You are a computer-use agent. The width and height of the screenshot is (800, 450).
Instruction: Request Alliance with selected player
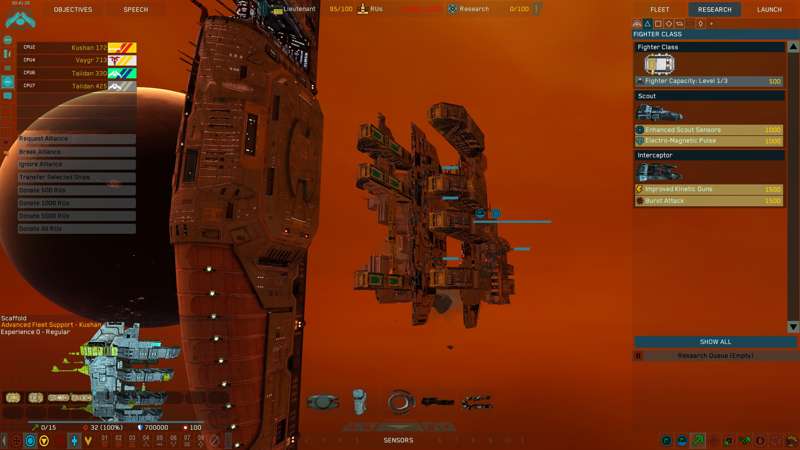[76, 139]
